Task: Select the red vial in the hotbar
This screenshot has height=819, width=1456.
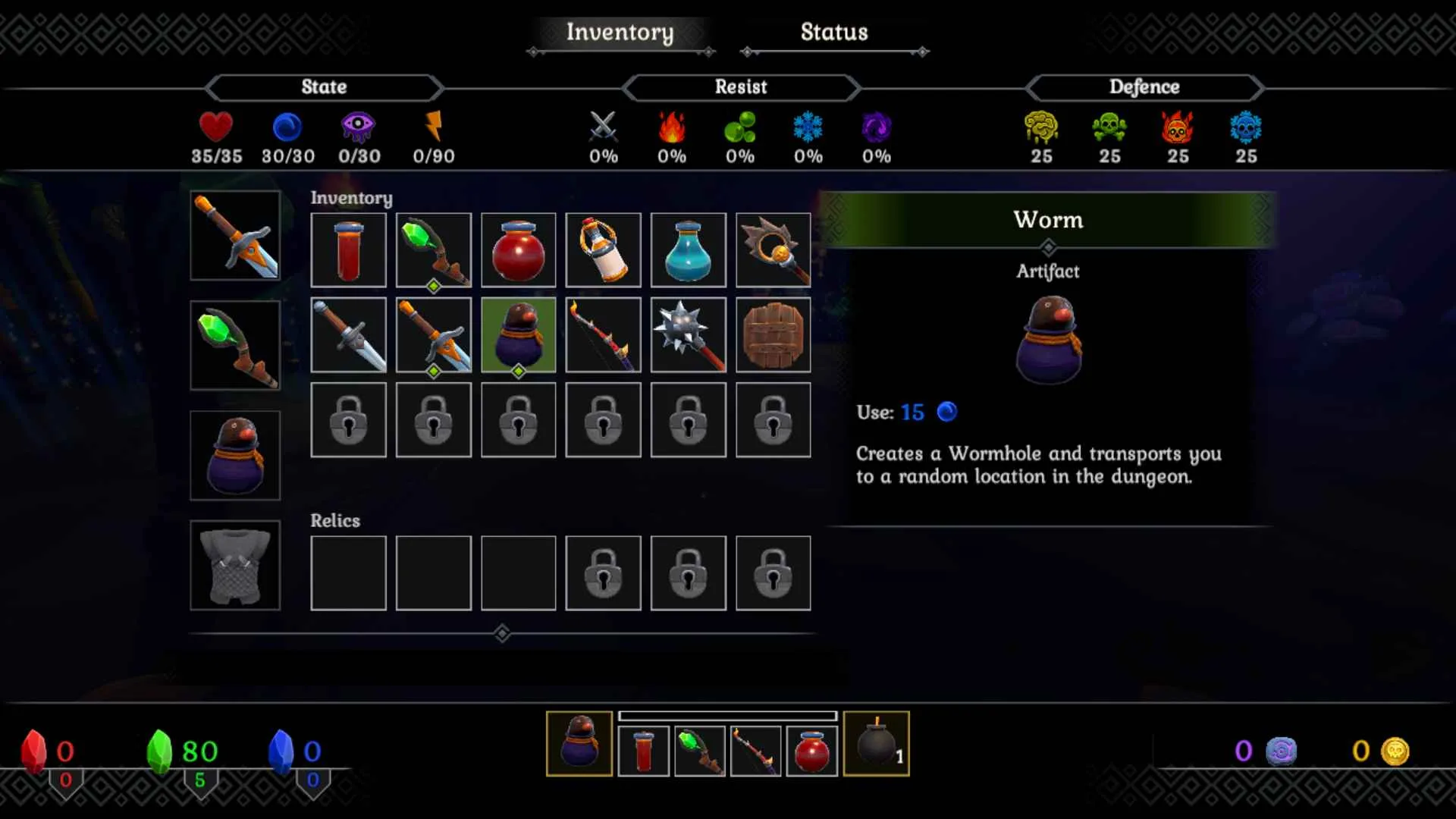Action: click(x=644, y=752)
